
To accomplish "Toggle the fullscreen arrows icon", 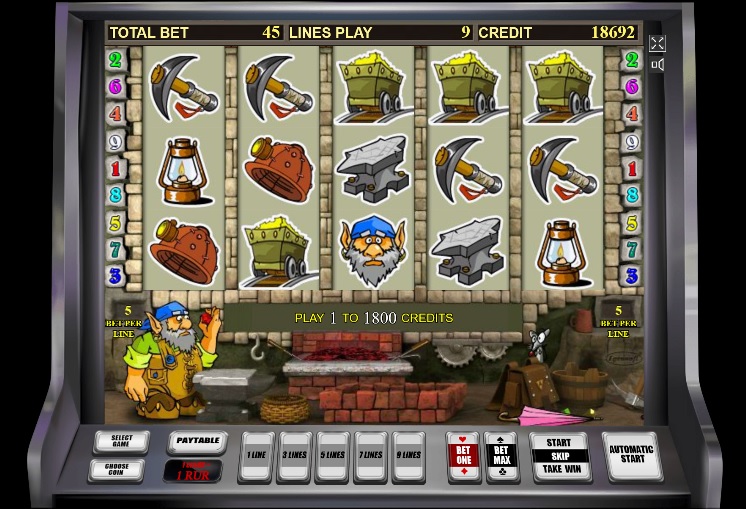I will [x=657, y=43].
